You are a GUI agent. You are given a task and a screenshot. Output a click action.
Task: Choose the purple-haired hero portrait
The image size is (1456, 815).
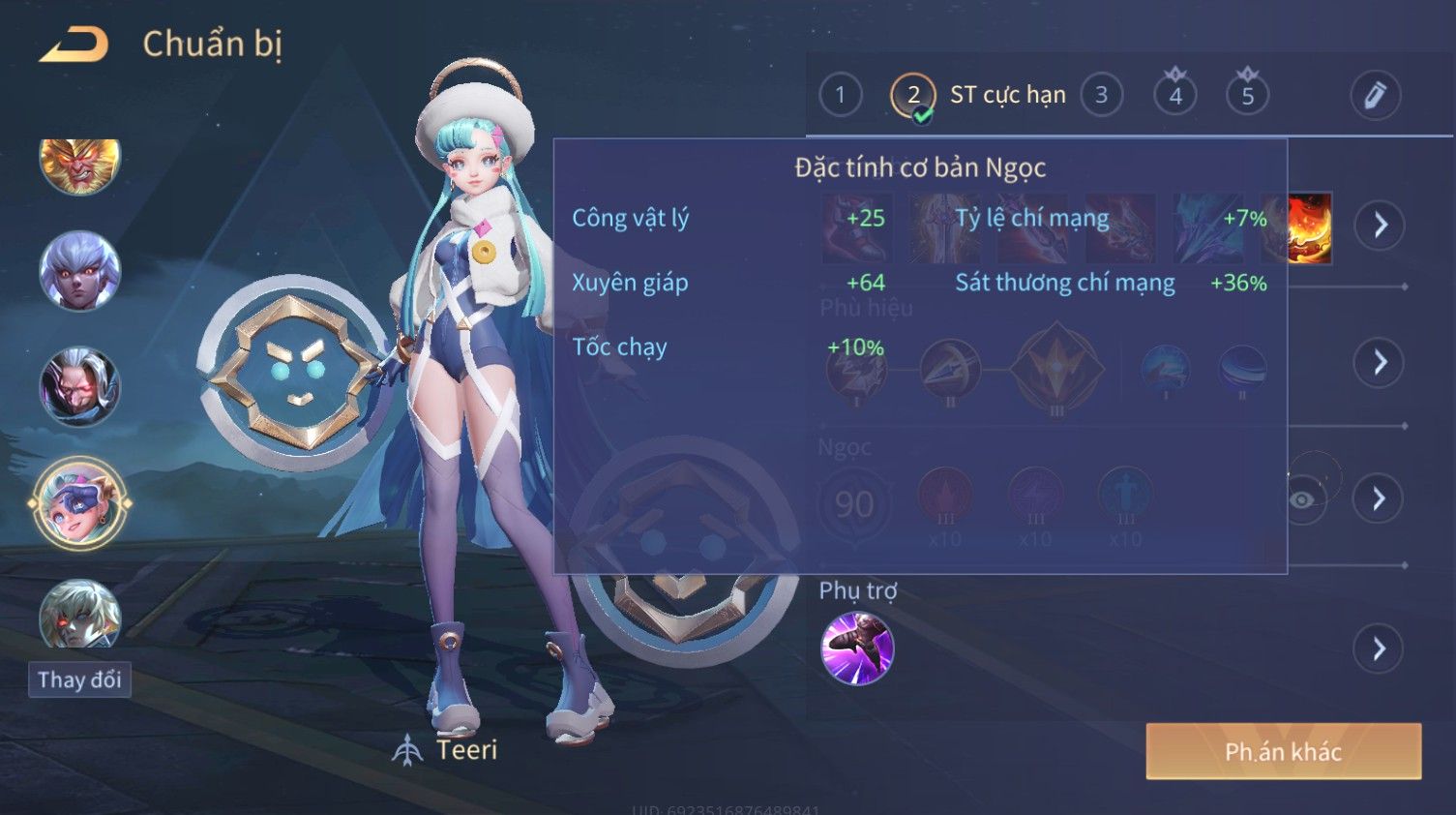tap(79, 271)
